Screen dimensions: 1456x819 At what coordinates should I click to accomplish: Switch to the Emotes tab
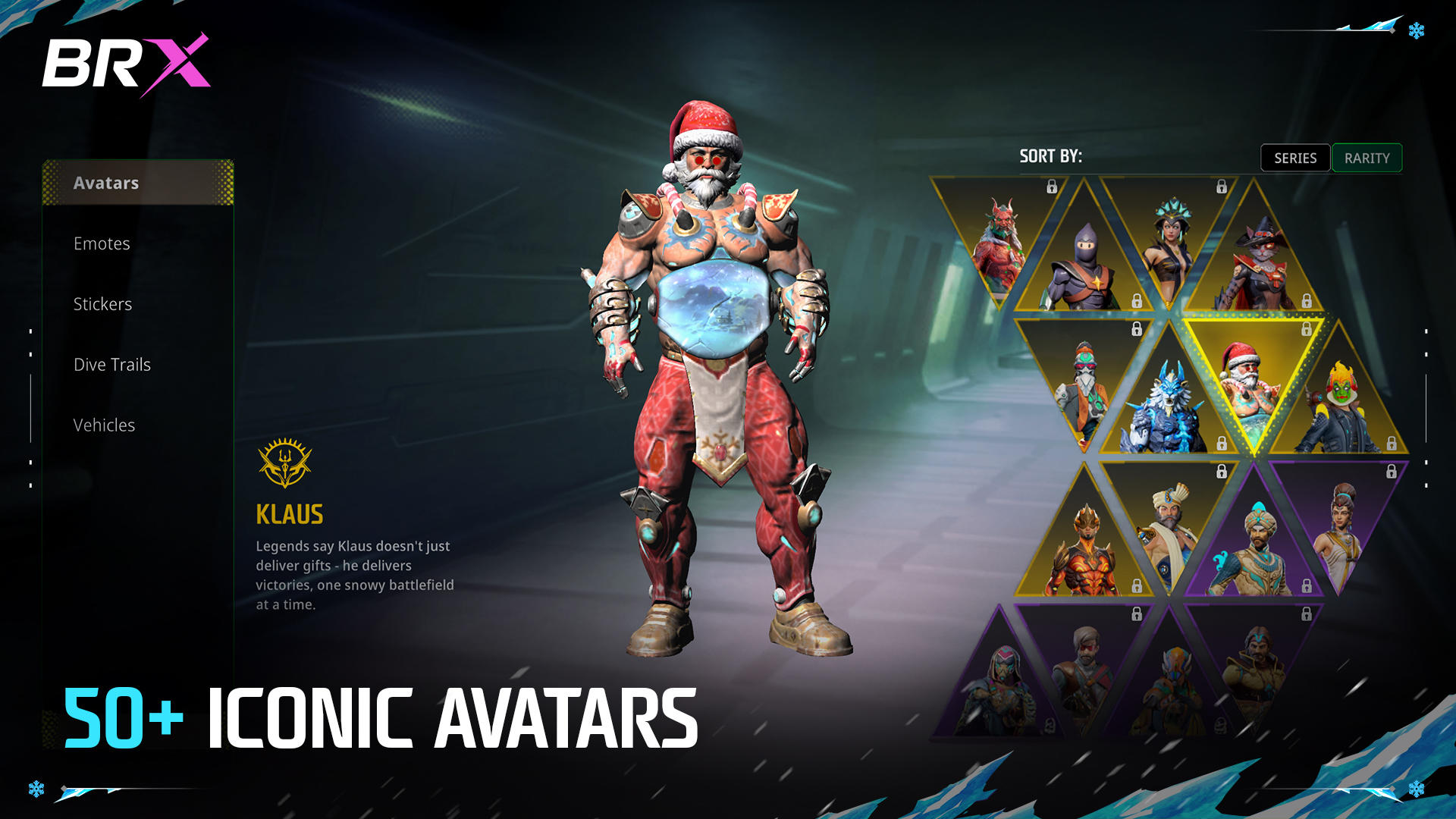tap(102, 243)
